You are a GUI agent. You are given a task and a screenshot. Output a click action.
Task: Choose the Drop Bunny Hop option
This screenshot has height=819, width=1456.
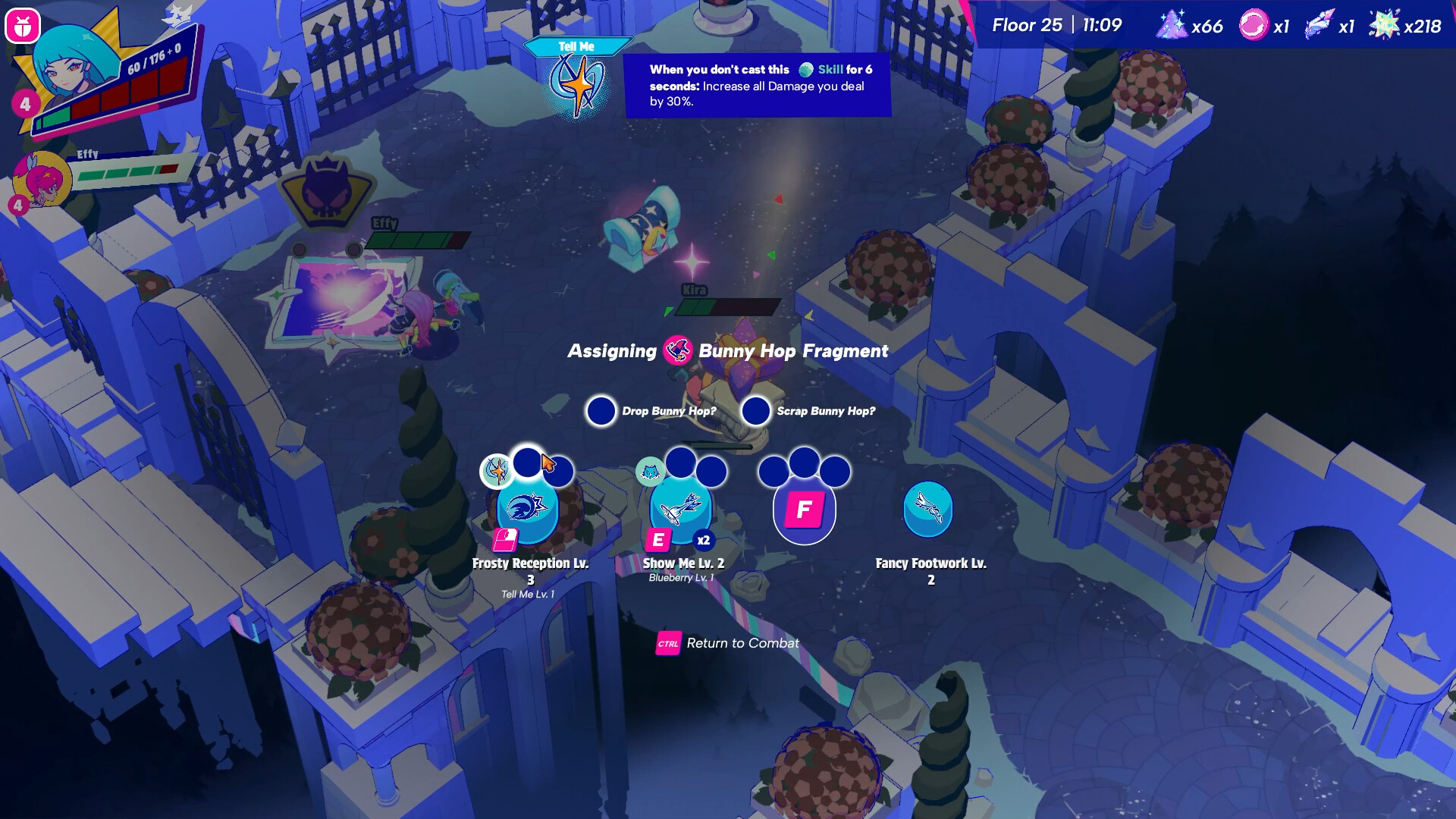click(x=601, y=411)
